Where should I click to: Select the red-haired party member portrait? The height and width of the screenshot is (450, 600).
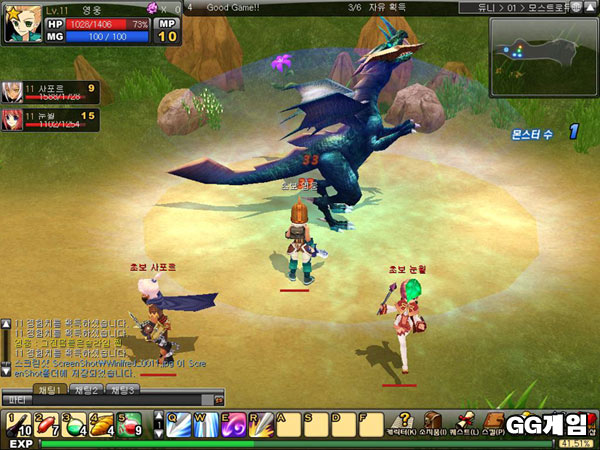12,121
